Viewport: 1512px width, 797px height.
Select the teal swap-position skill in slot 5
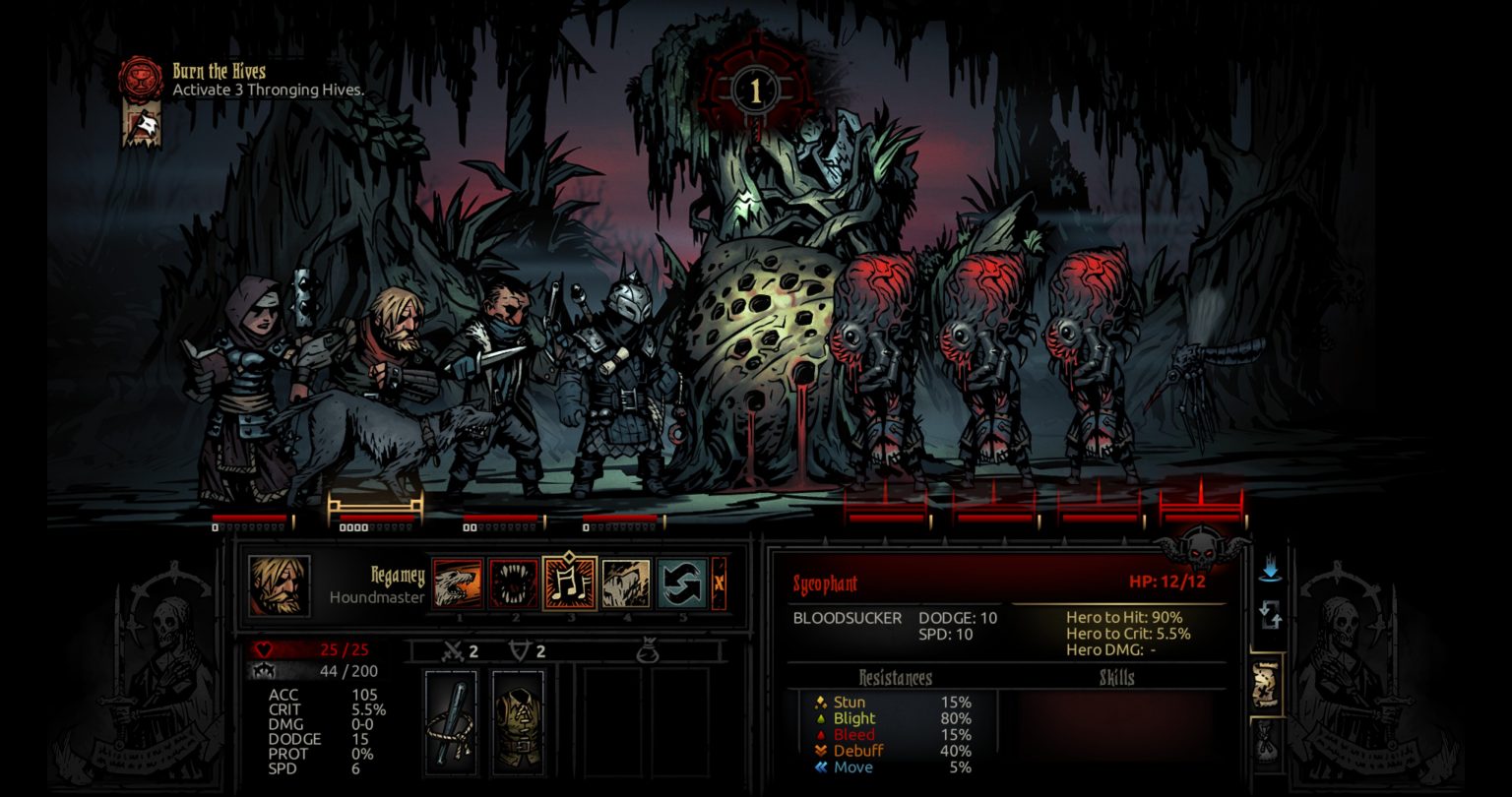pos(679,584)
